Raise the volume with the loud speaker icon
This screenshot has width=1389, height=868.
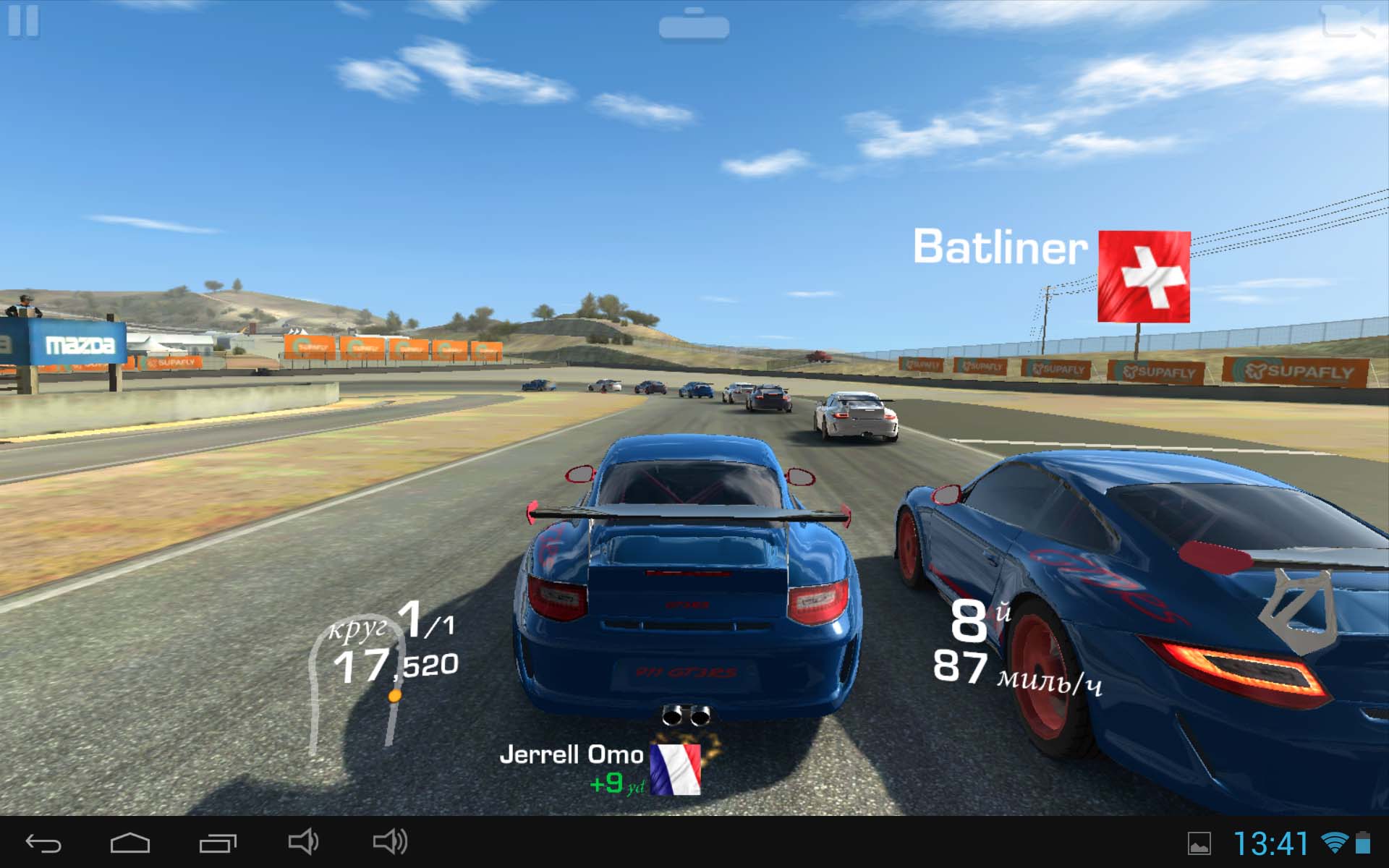click(x=390, y=842)
